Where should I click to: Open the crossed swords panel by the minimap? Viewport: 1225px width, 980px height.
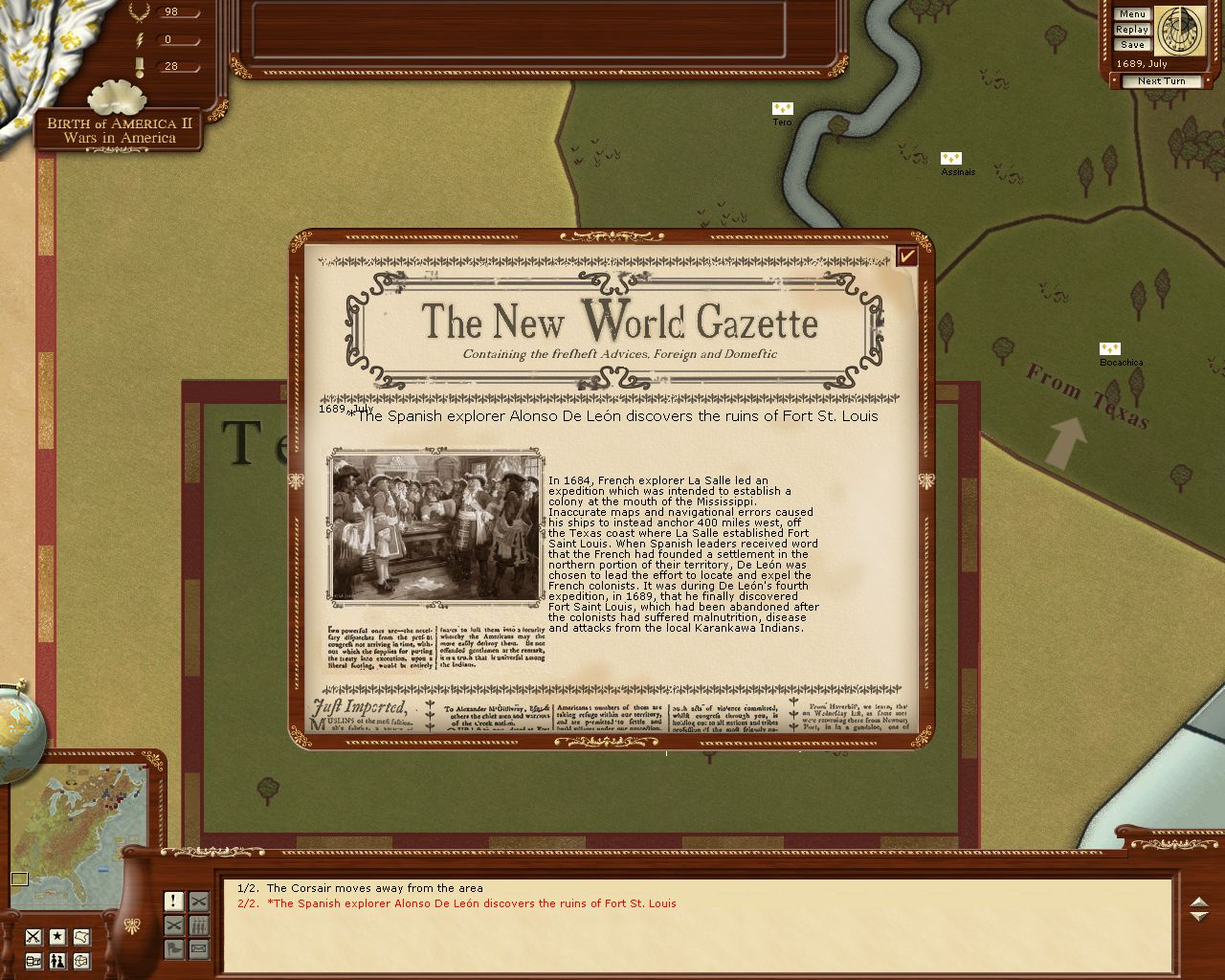[x=33, y=936]
